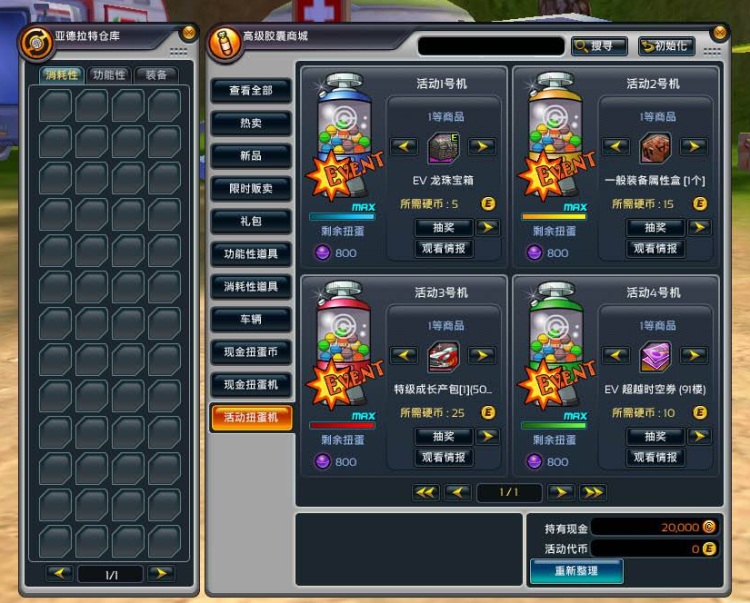Draw from 活动3号机 with 抽奖
750x603 pixels.
pyautogui.click(x=444, y=436)
